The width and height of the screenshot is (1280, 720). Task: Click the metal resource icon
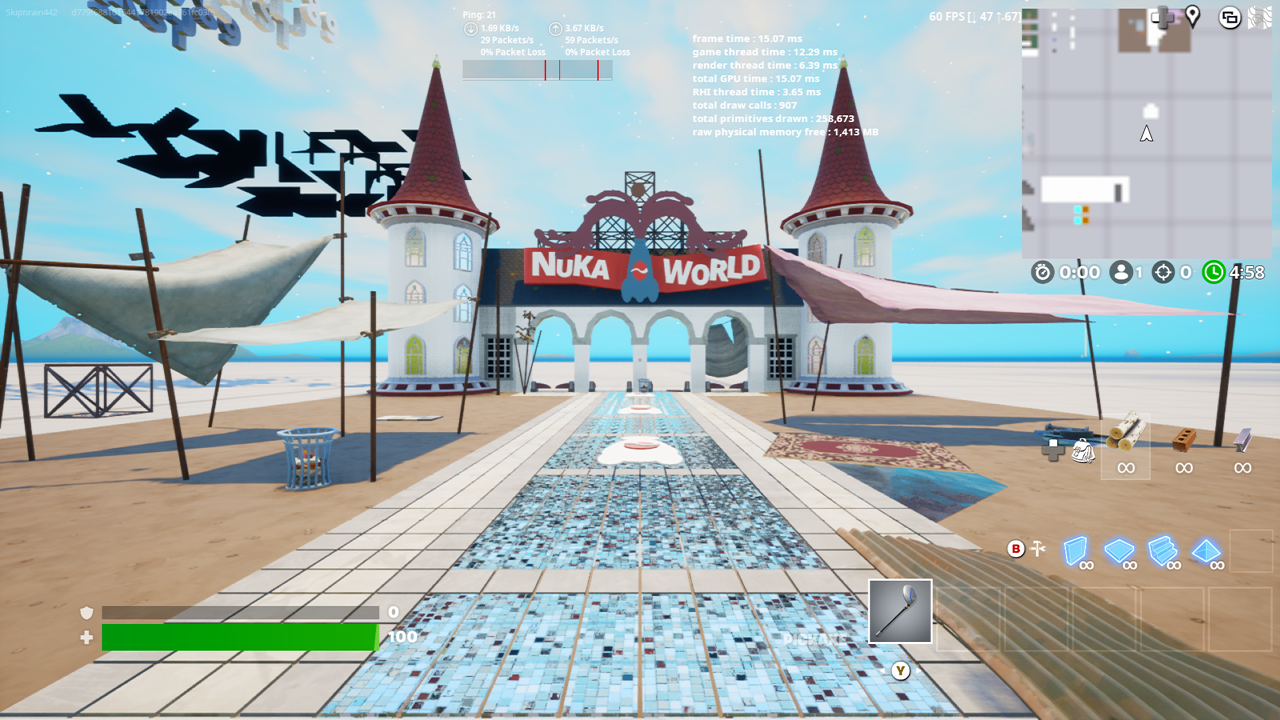click(x=1242, y=440)
